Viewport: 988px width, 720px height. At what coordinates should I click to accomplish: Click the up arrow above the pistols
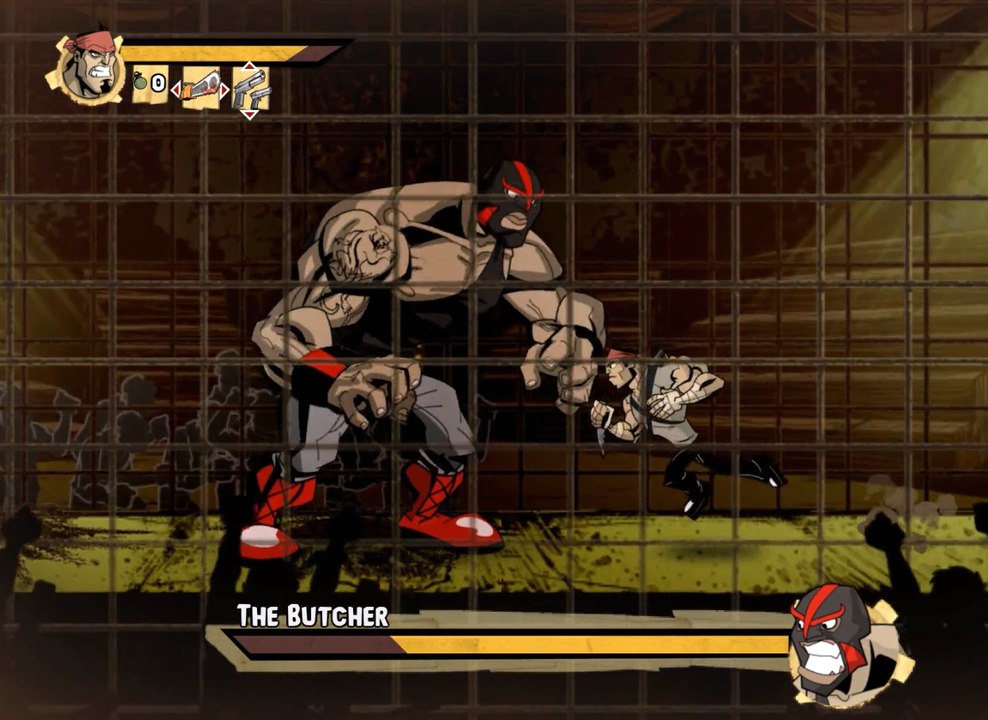tap(250, 65)
